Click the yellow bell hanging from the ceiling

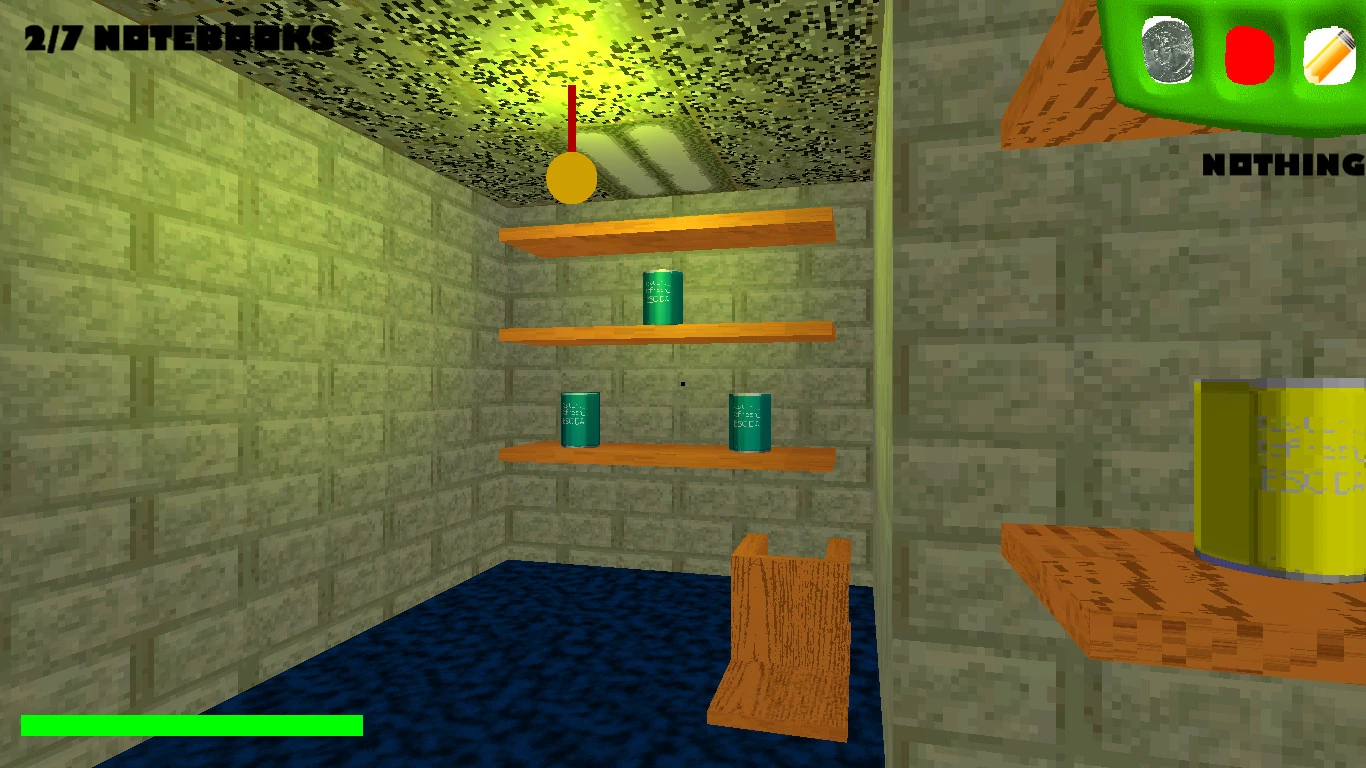point(571,178)
